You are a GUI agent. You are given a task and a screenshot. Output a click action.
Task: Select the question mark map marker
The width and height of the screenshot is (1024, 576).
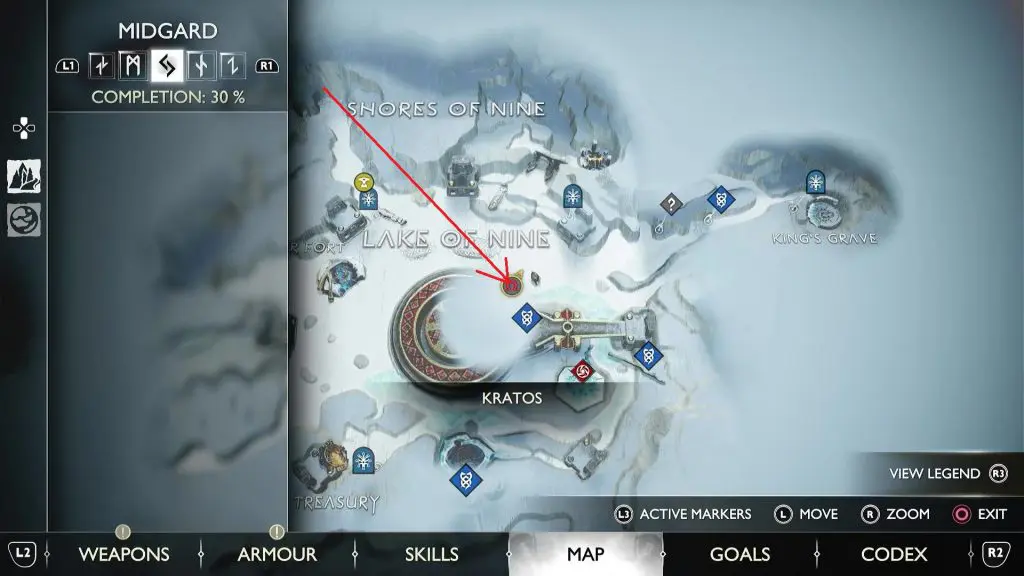click(672, 204)
